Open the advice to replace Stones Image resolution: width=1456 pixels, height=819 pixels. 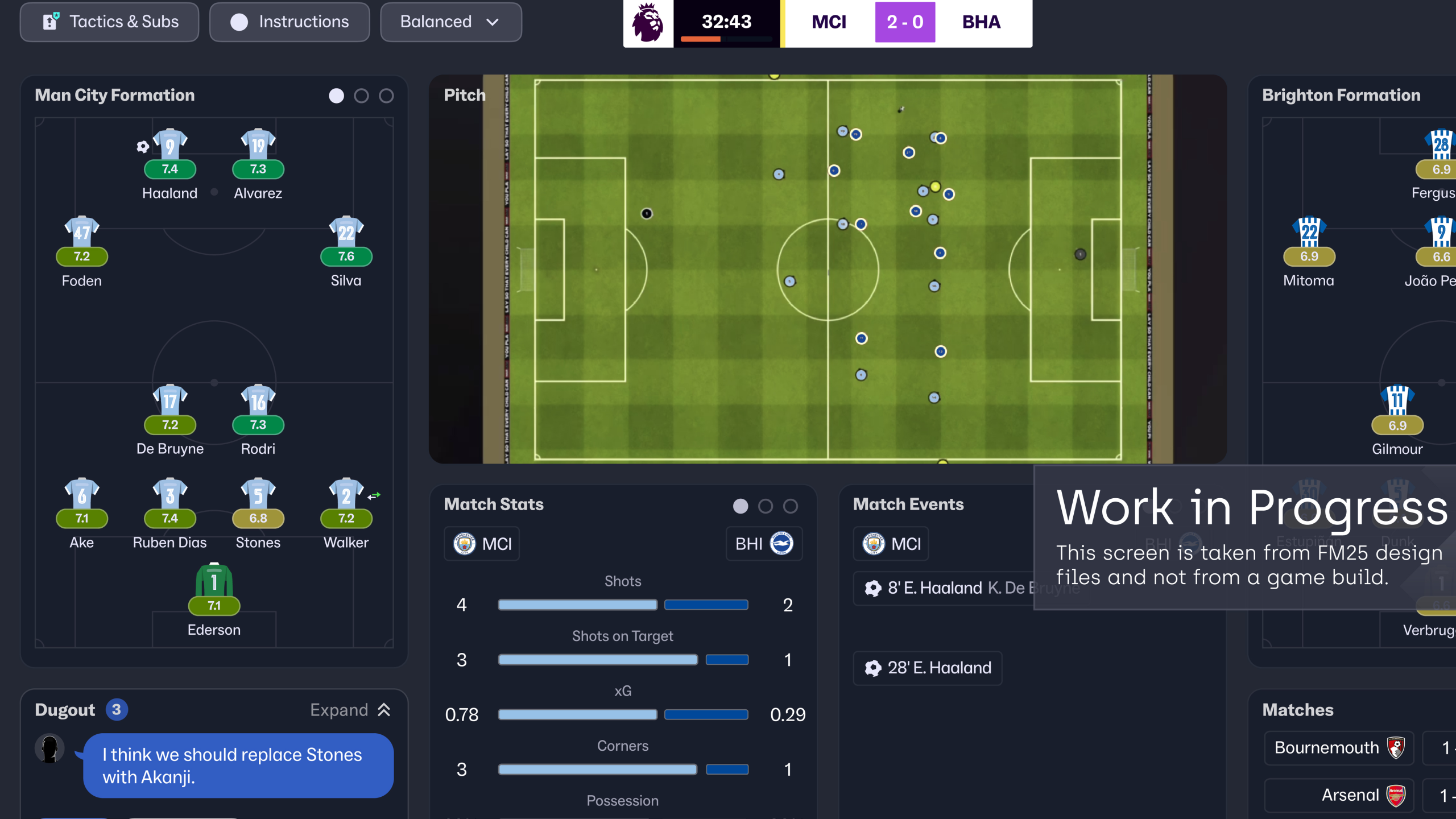coord(238,766)
